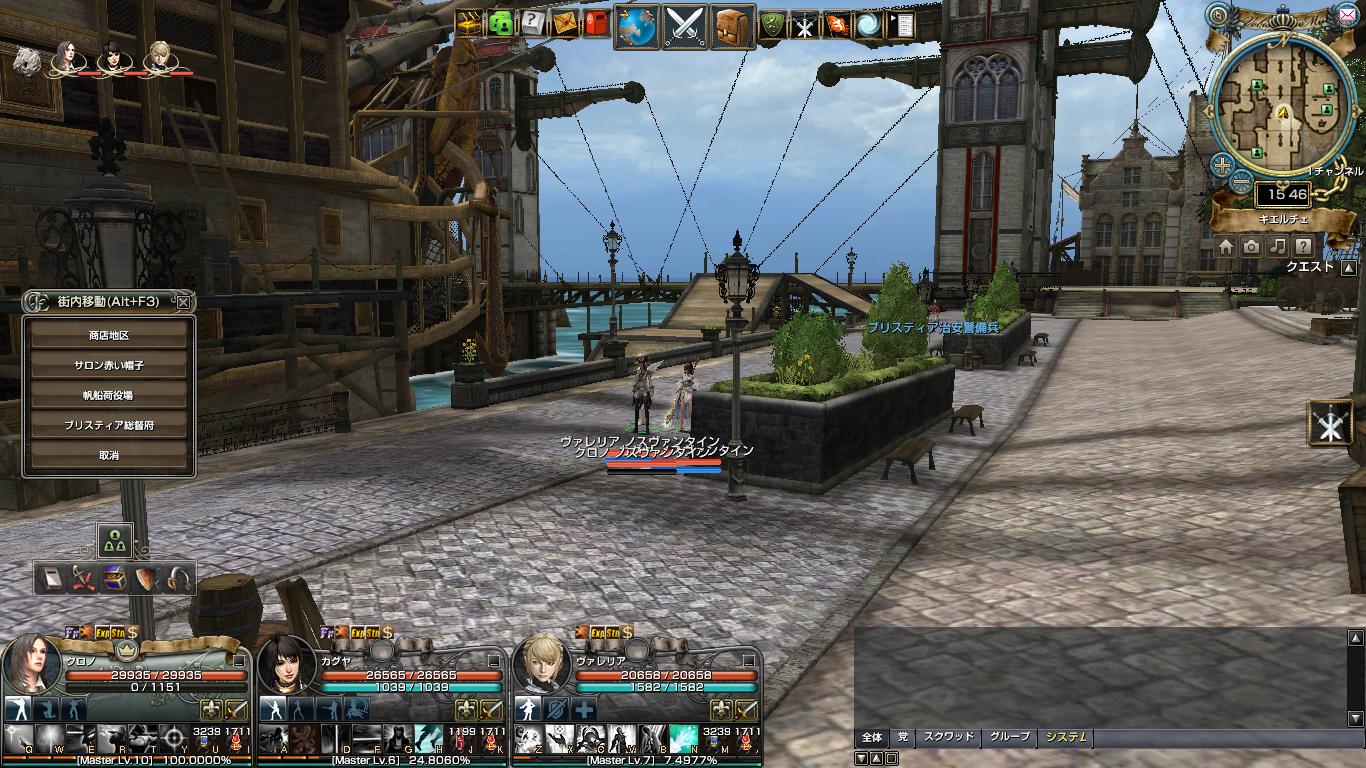Switch chat to the 全体 tab
This screenshot has width=1366, height=768.
[x=872, y=738]
